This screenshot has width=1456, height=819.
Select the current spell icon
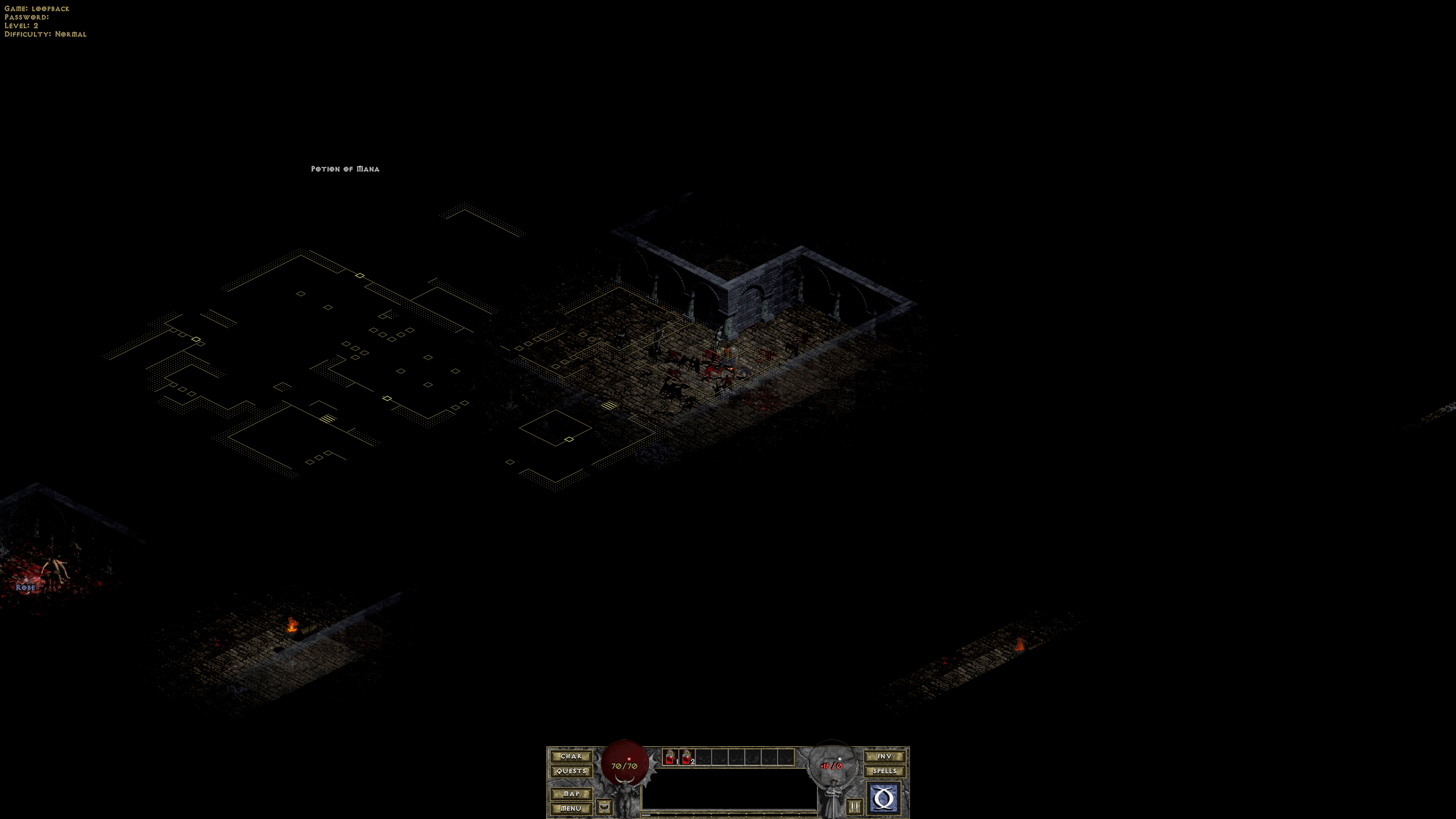pyautogui.click(x=883, y=799)
